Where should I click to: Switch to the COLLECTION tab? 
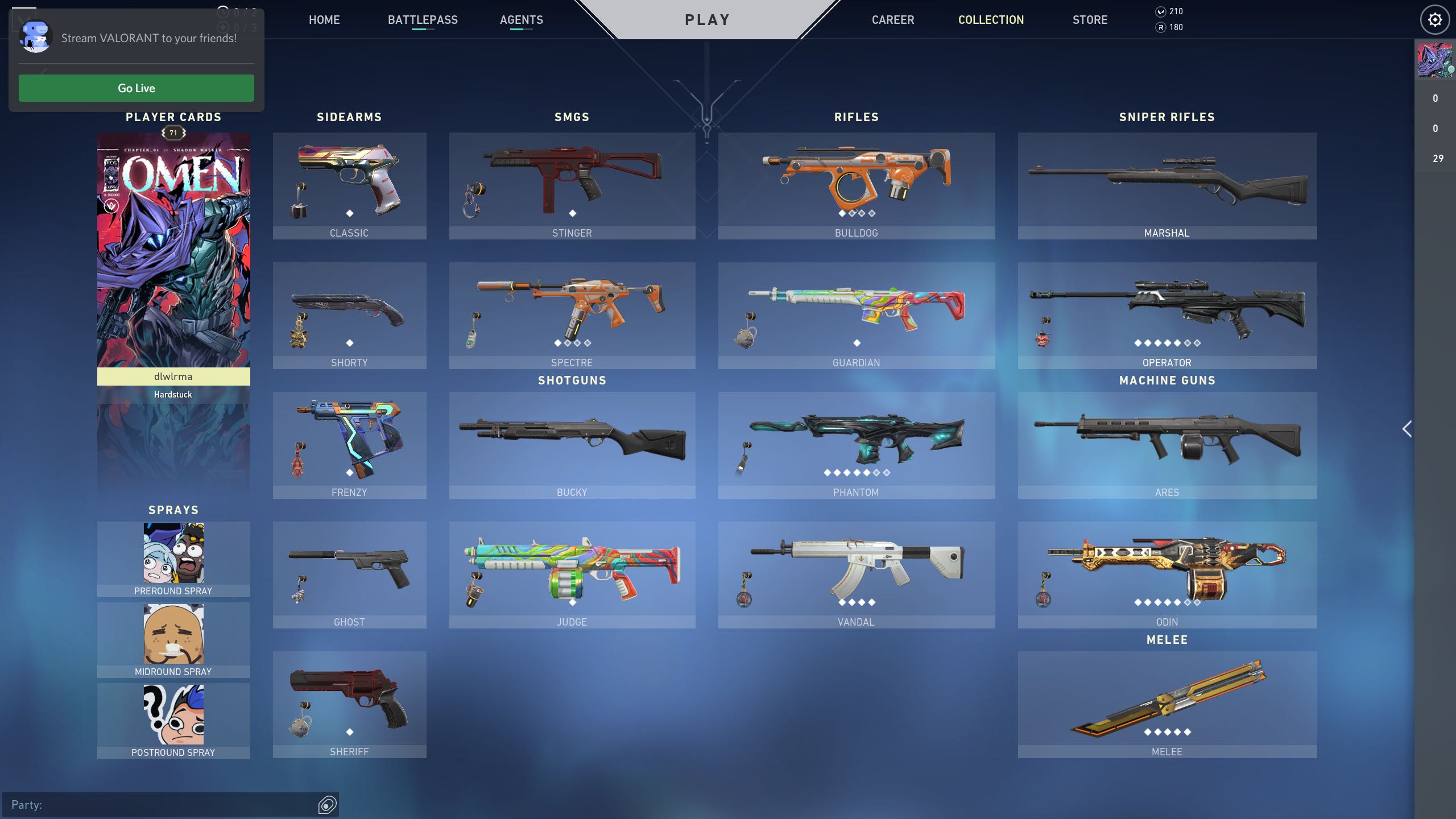tap(991, 19)
